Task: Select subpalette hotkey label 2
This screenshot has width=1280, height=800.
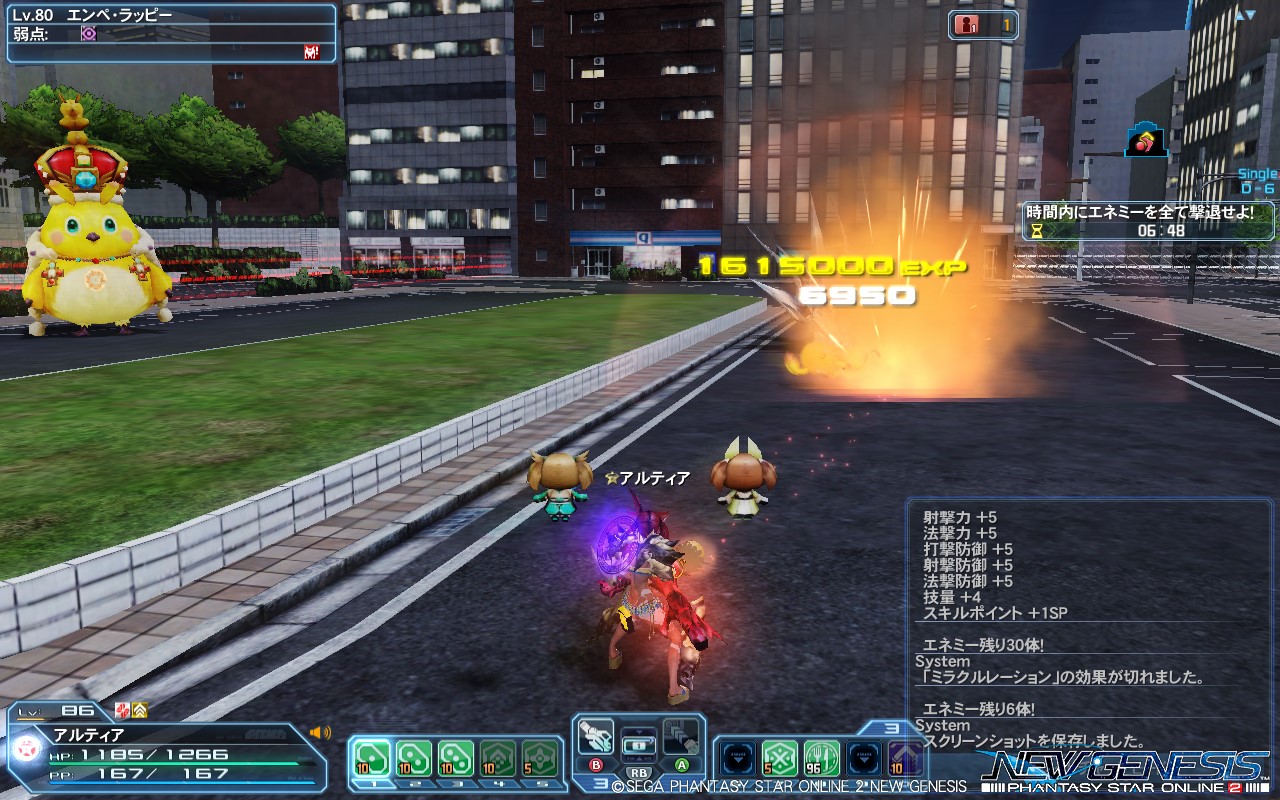Action: tap(414, 784)
